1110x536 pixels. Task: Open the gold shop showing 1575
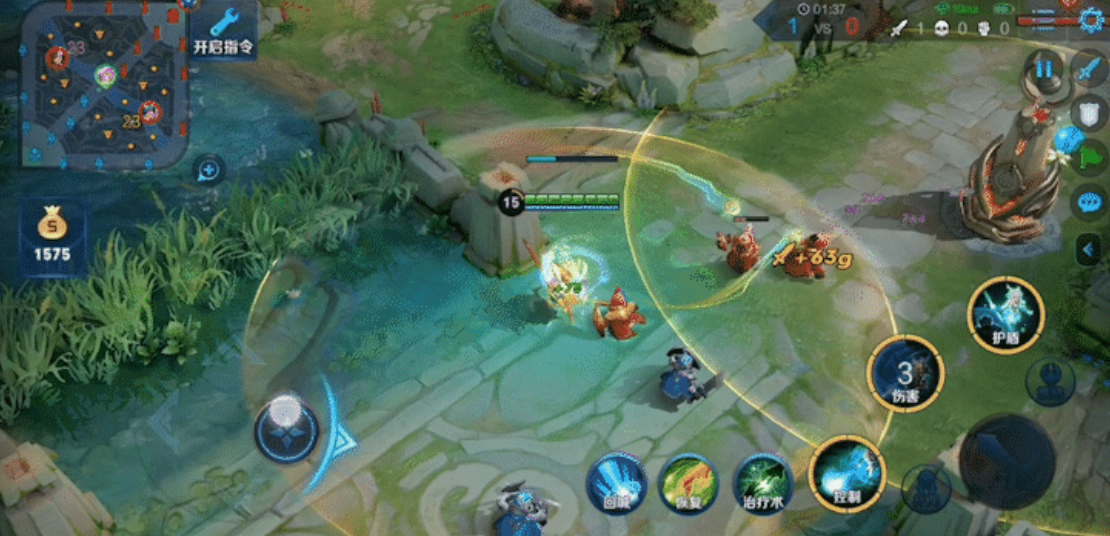[52, 237]
